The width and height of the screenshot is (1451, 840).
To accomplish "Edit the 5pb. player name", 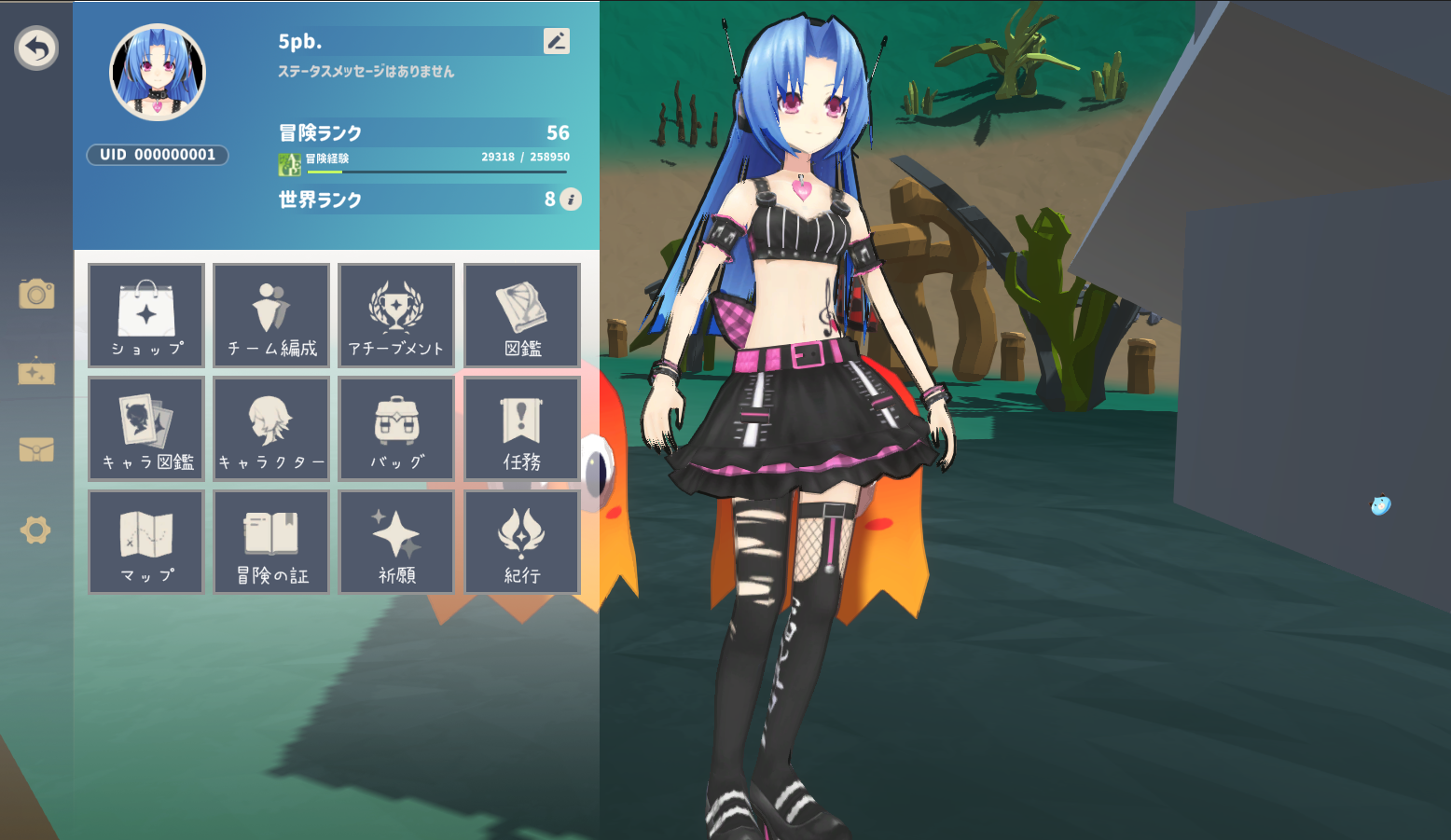I will tap(556, 41).
